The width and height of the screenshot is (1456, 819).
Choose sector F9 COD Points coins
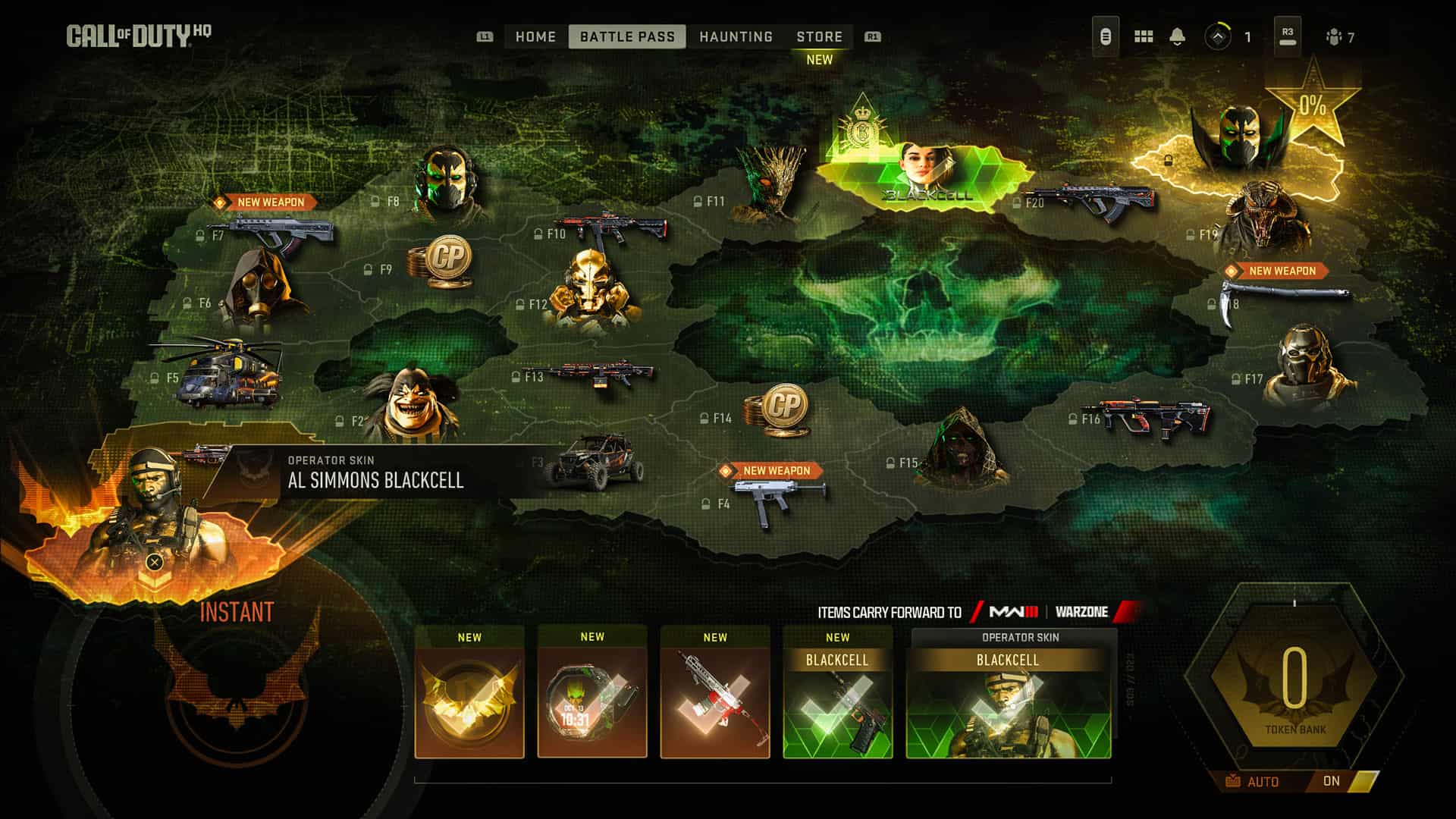pyautogui.click(x=441, y=262)
